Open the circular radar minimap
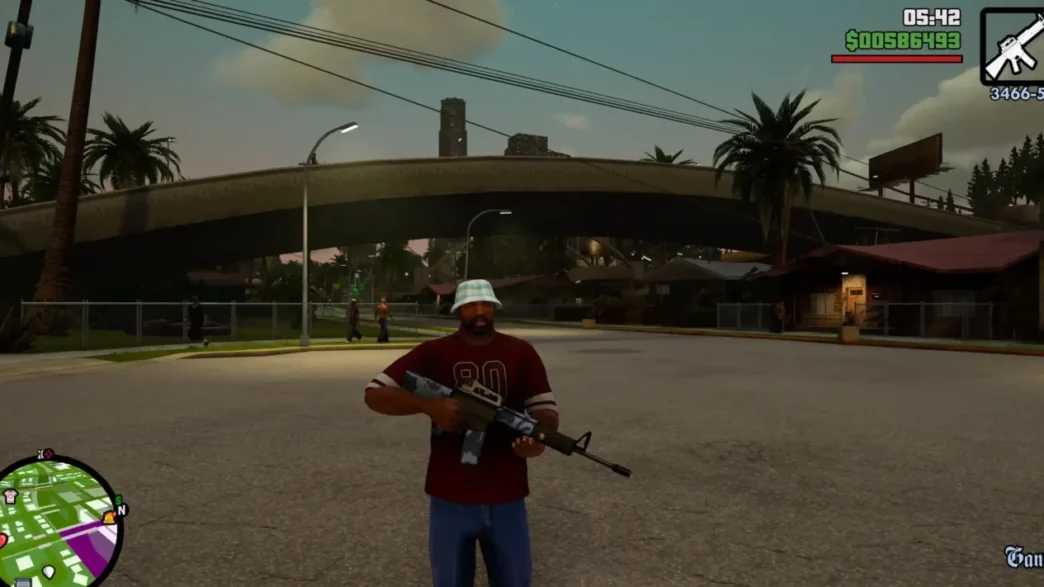 (x=60, y=522)
